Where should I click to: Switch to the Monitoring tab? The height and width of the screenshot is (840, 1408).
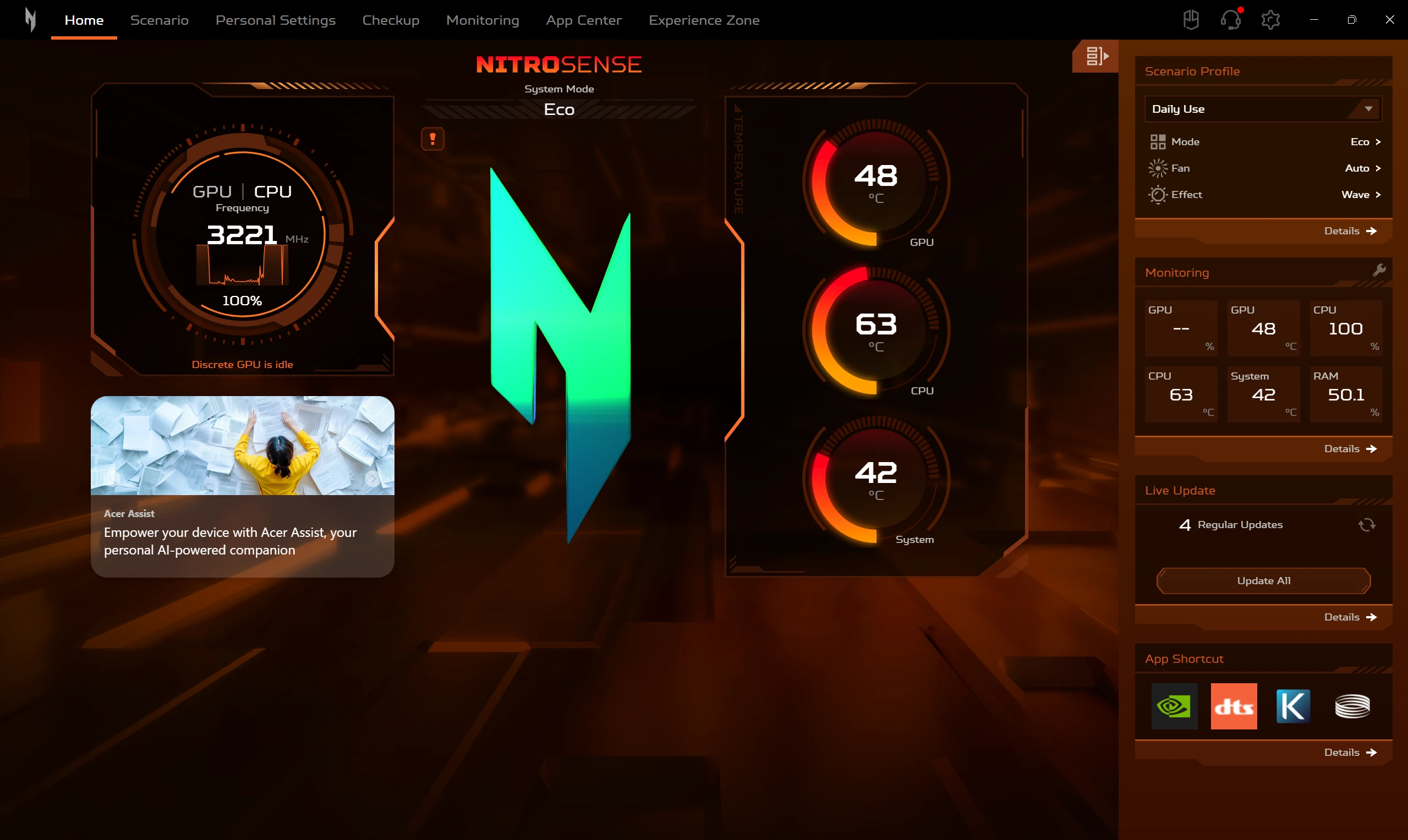pyautogui.click(x=483, y=20)
